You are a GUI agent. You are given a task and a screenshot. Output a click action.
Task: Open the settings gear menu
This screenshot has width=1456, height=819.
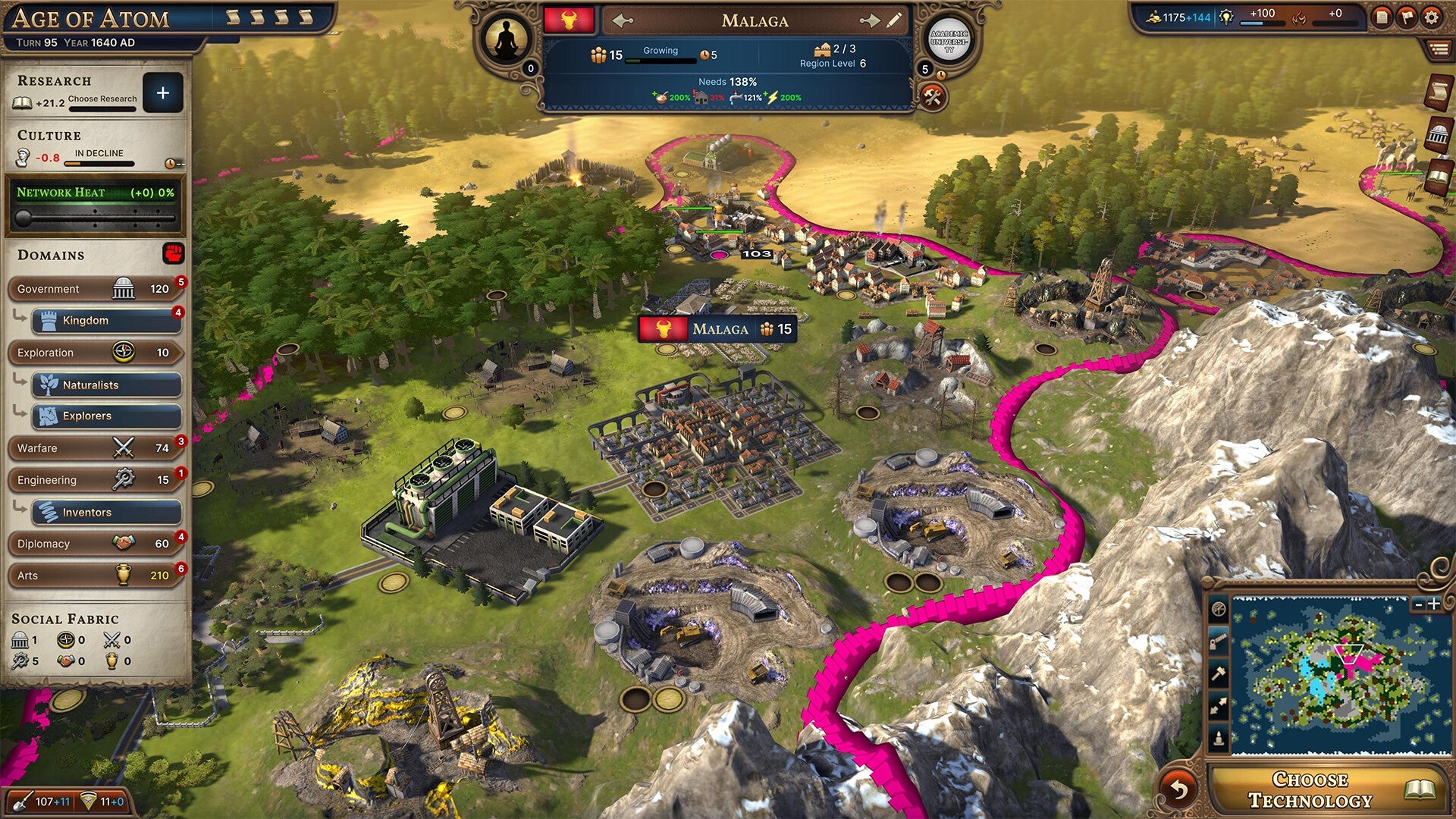[1432, 17]
